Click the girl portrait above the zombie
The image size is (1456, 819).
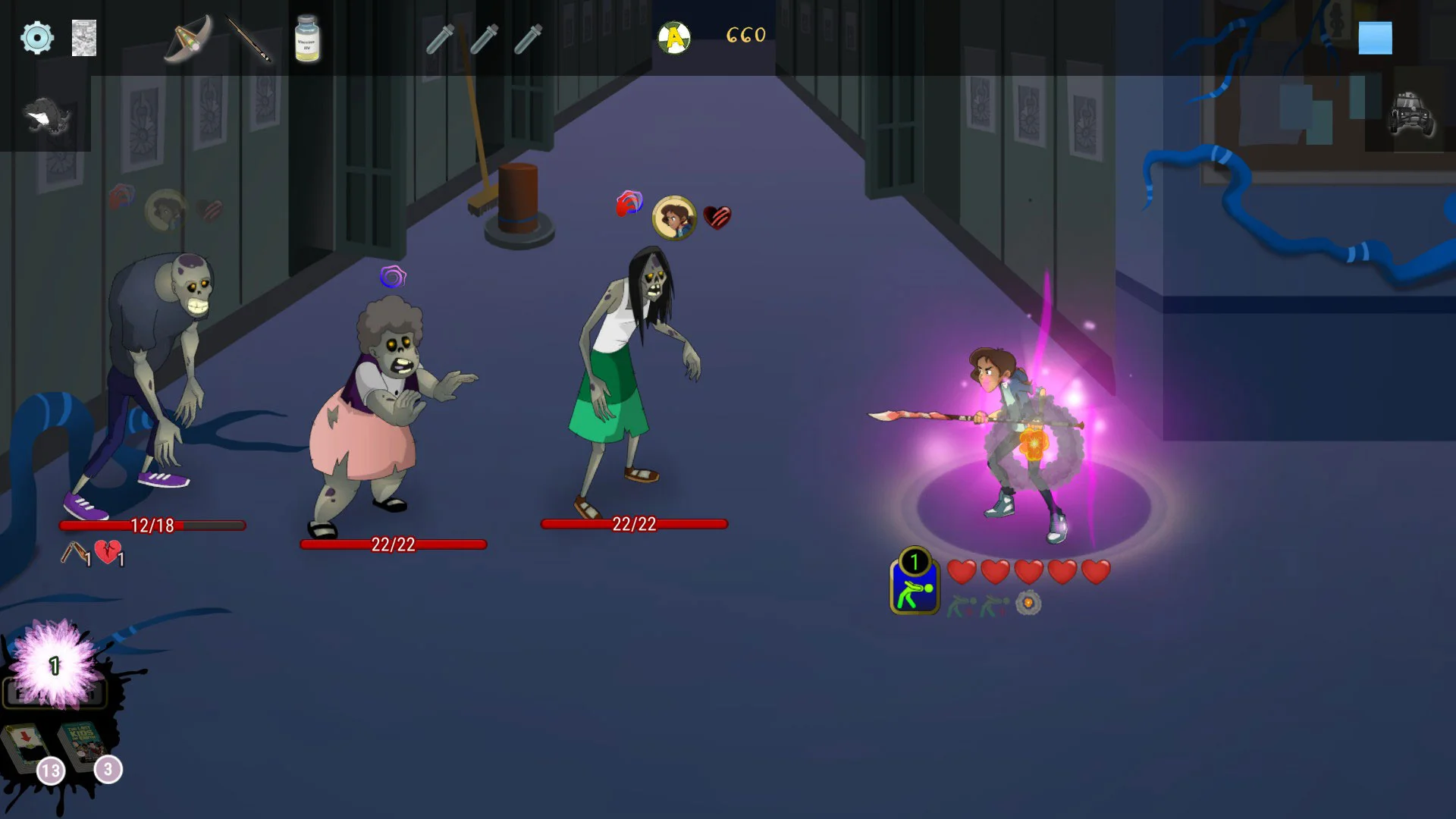tap(674, 218)
